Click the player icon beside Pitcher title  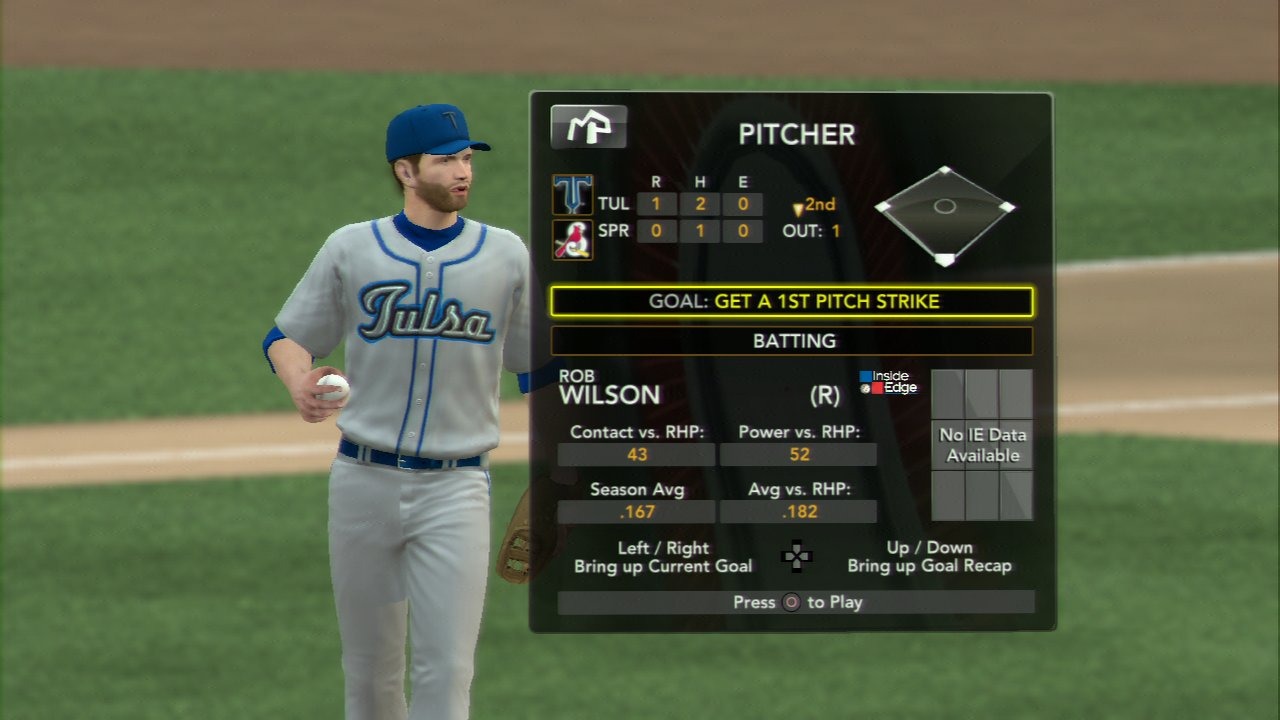(x=589, y=127)
